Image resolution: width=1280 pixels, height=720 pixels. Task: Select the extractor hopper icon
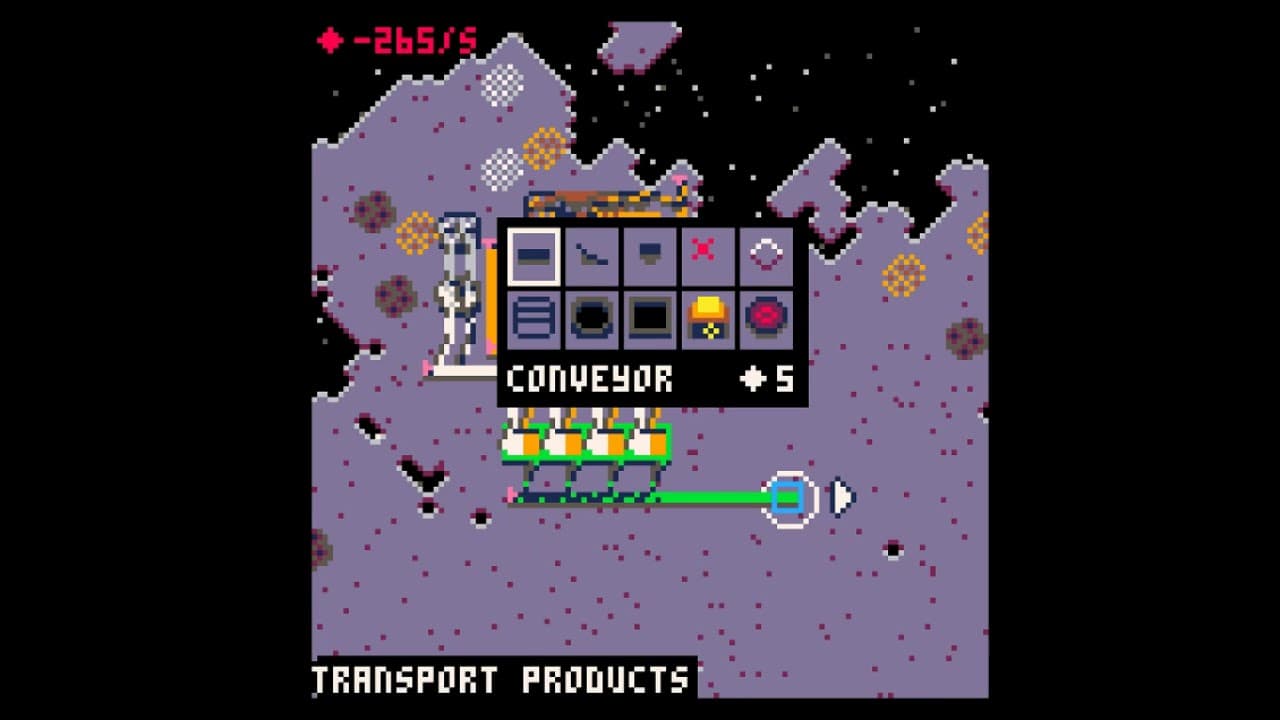[650, 256]
